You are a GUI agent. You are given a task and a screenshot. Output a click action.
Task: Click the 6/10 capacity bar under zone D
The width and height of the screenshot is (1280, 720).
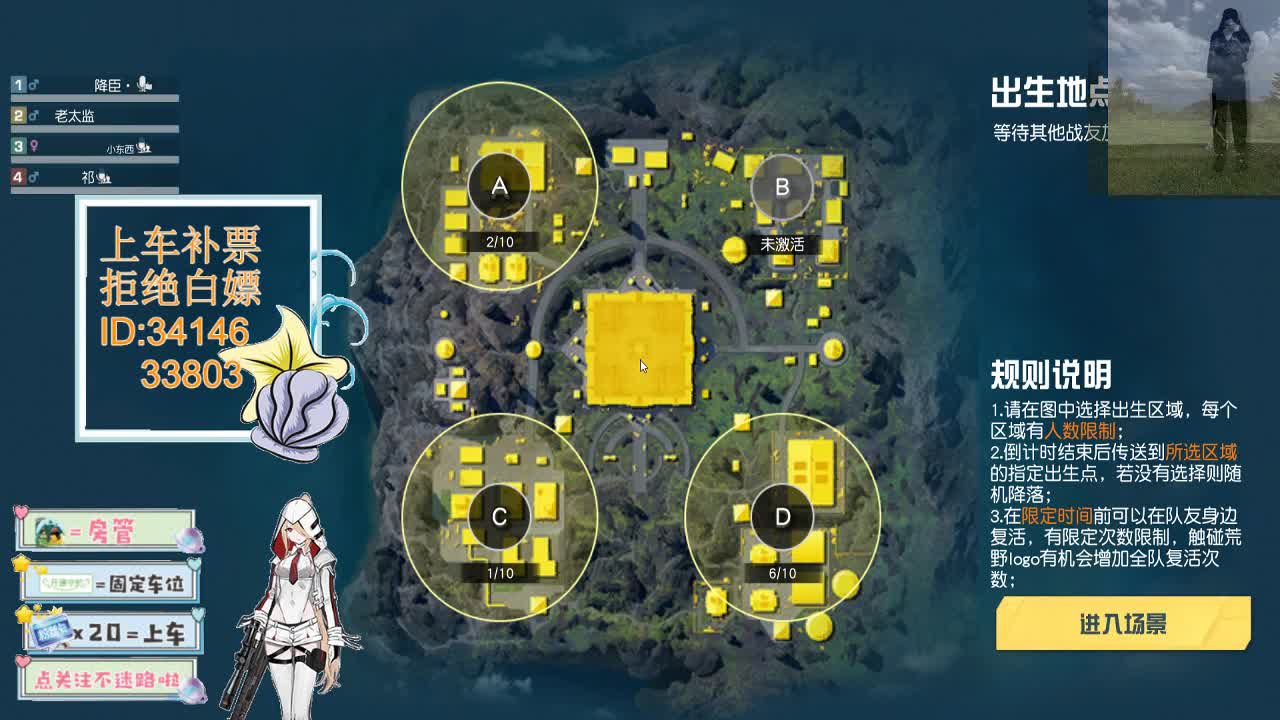click(783, 575)
